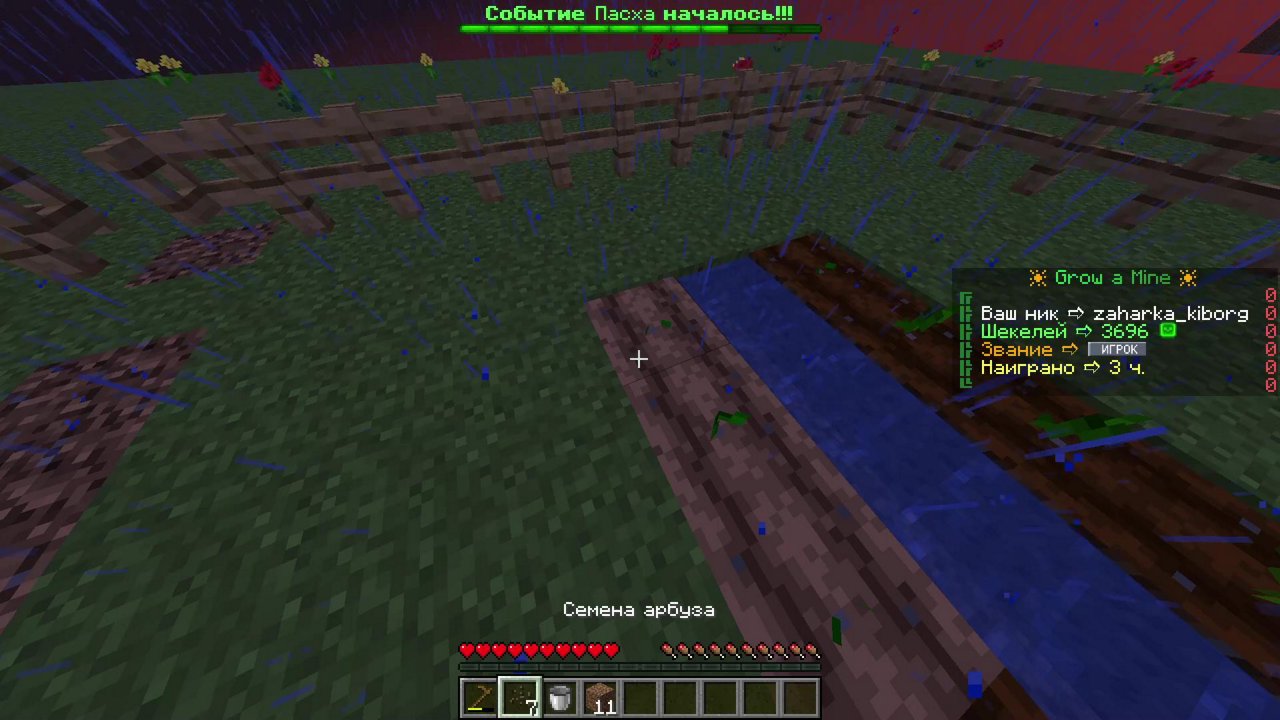Click the Событие Пасха началось boss bar text

(640, 13)
